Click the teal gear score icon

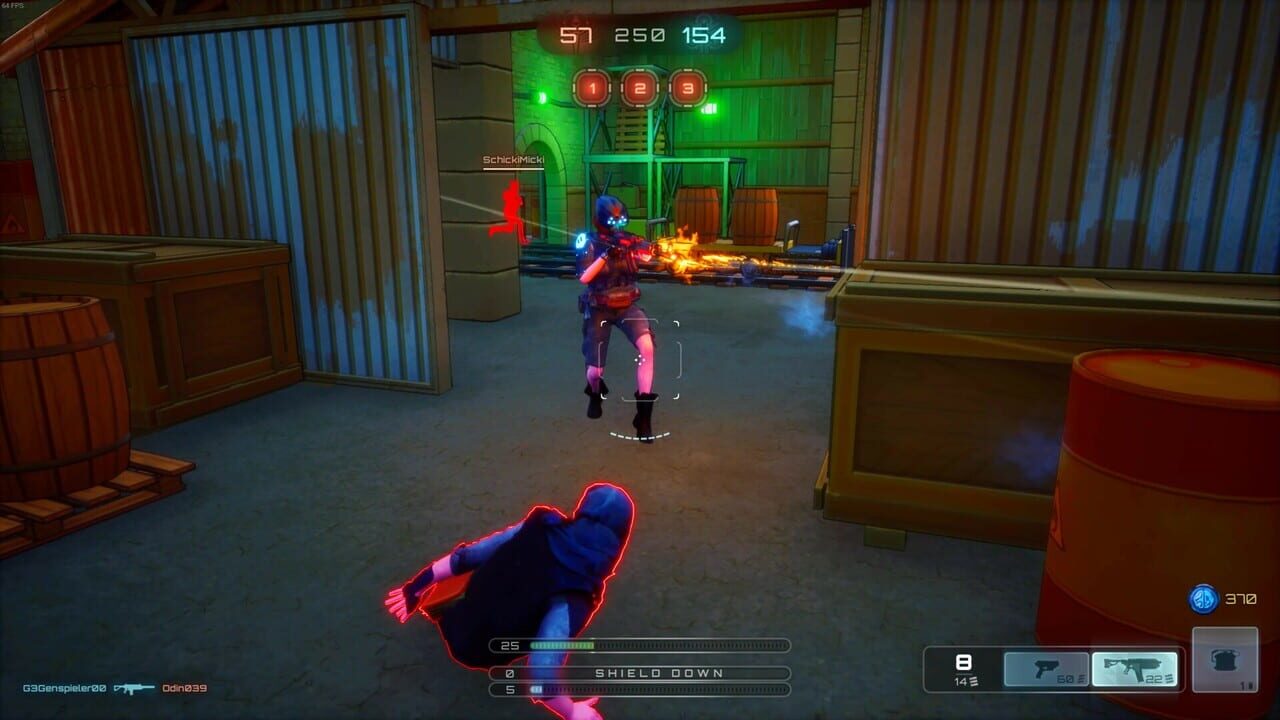[704, 26]
